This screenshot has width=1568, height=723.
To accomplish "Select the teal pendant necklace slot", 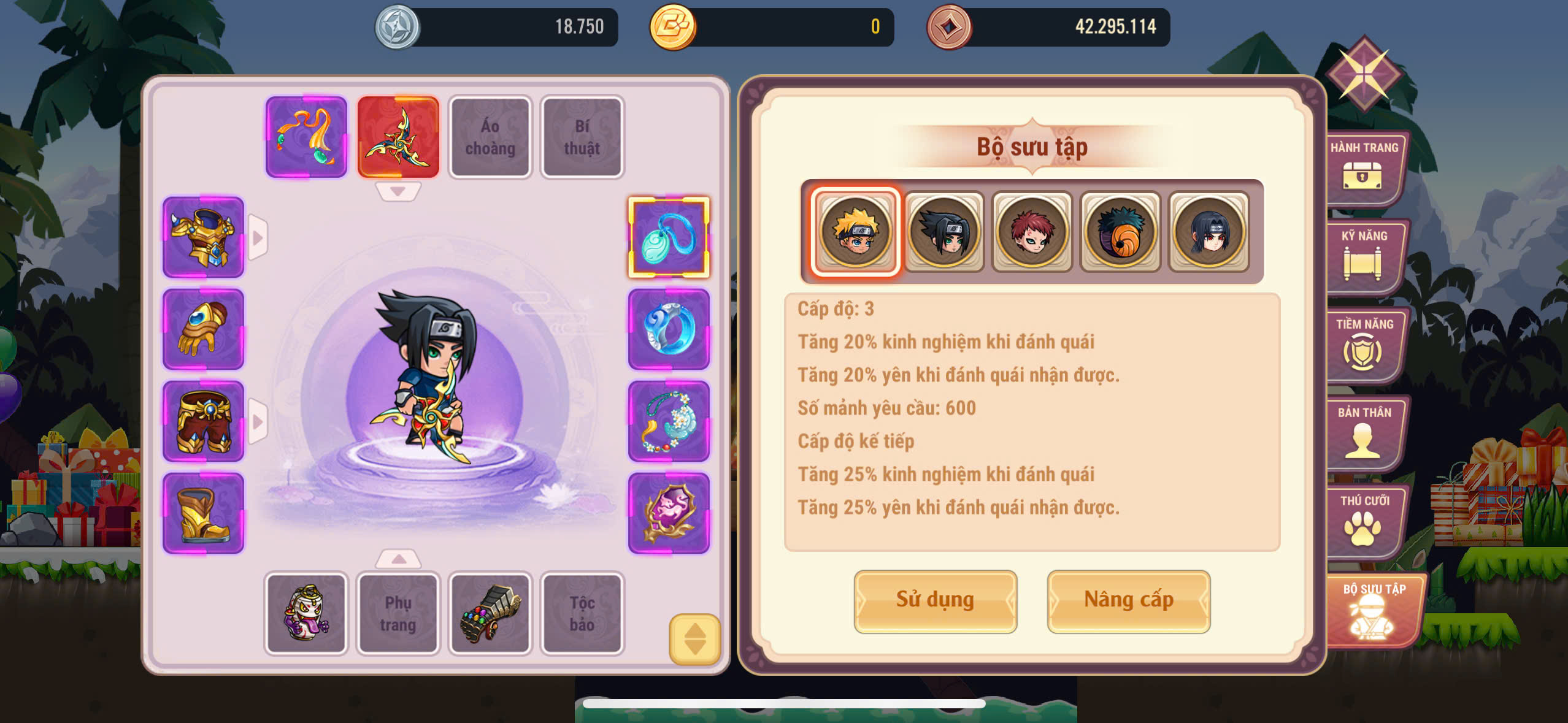I will click(x=669, y=237).
